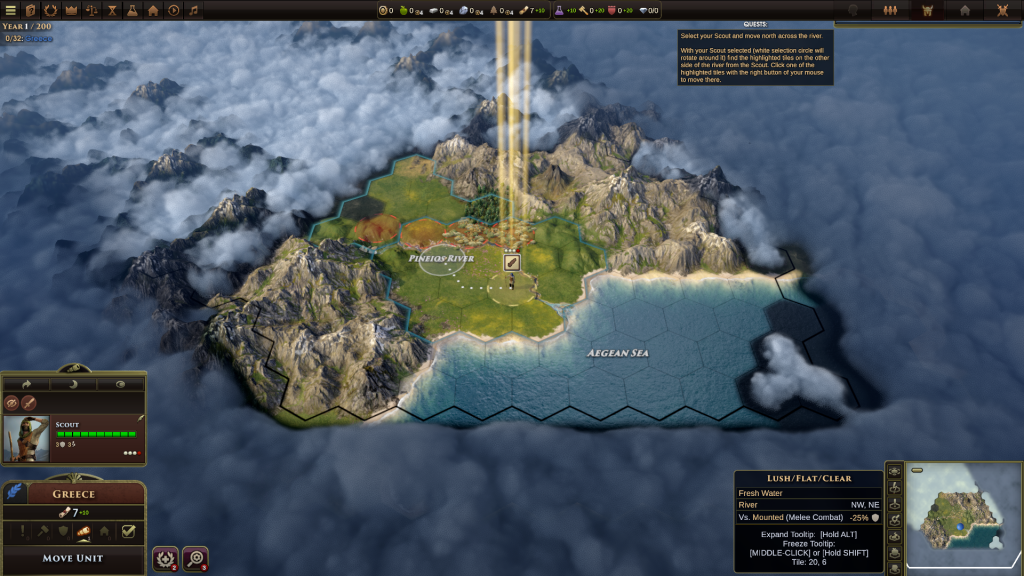Viewport: 1024px width, 576px height.
Task: Open the help book with question mark
Action: pos(31,10)
